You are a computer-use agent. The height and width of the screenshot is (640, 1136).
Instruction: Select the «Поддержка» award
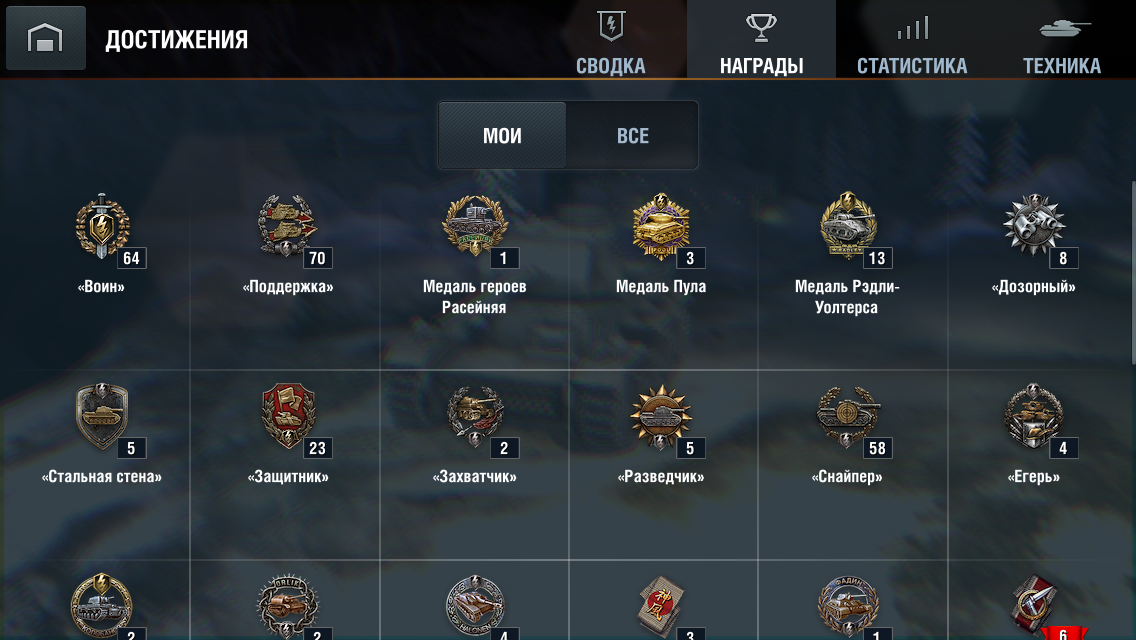tap(288, 228)
